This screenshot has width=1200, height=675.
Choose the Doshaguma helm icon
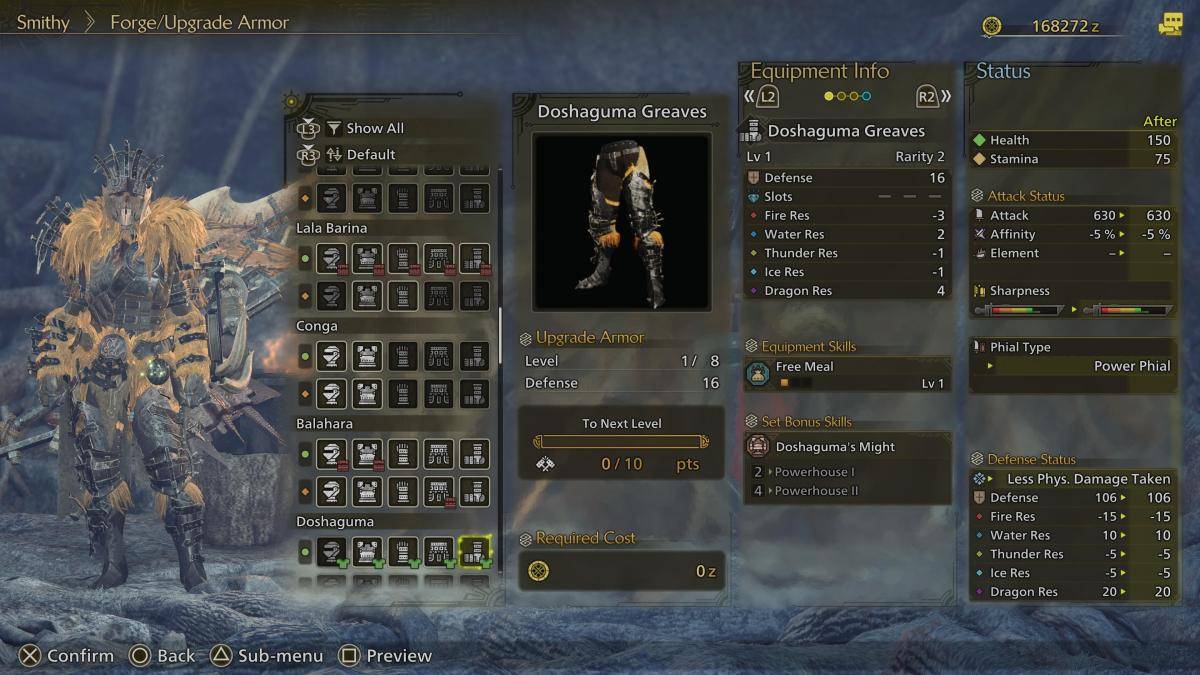click(332, 551)
